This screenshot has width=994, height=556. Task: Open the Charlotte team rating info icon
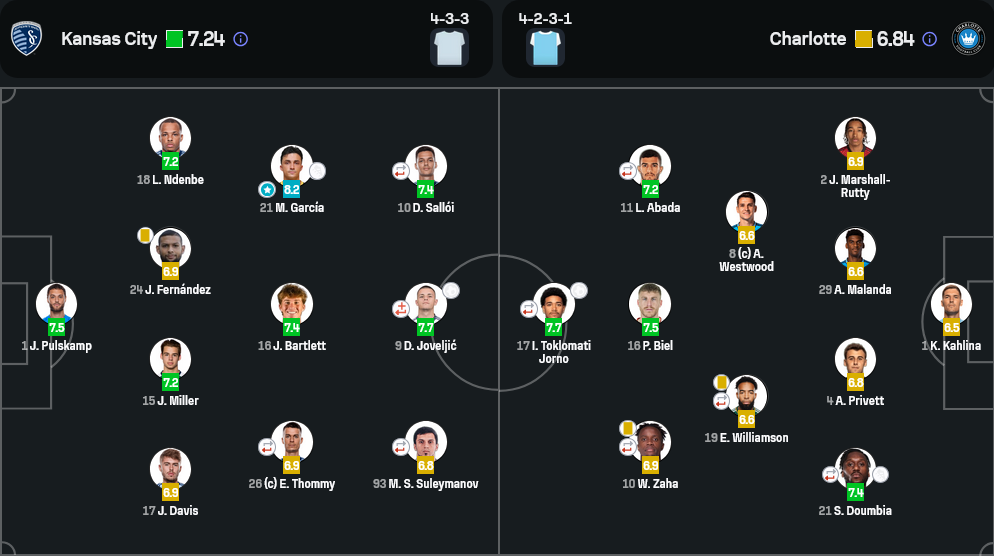click(x=930, y=39)
